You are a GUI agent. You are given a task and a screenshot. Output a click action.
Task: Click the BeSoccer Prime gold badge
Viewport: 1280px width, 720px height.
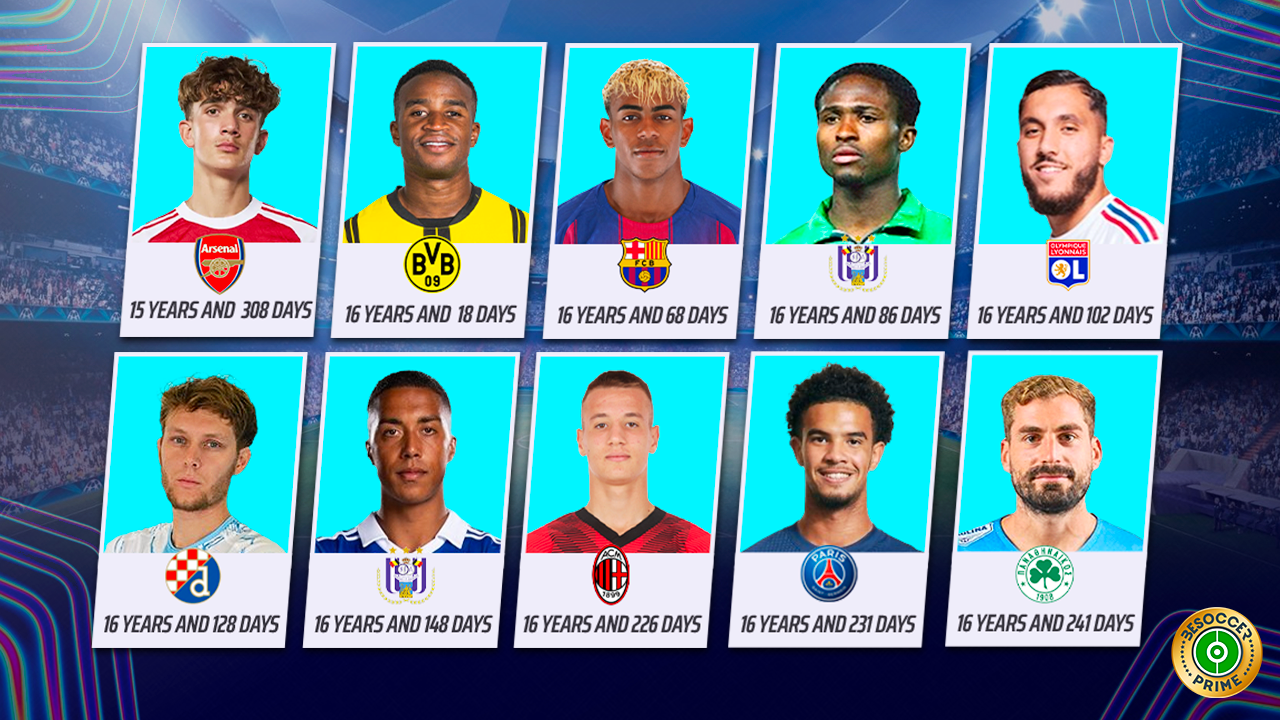coord(1216,652)
